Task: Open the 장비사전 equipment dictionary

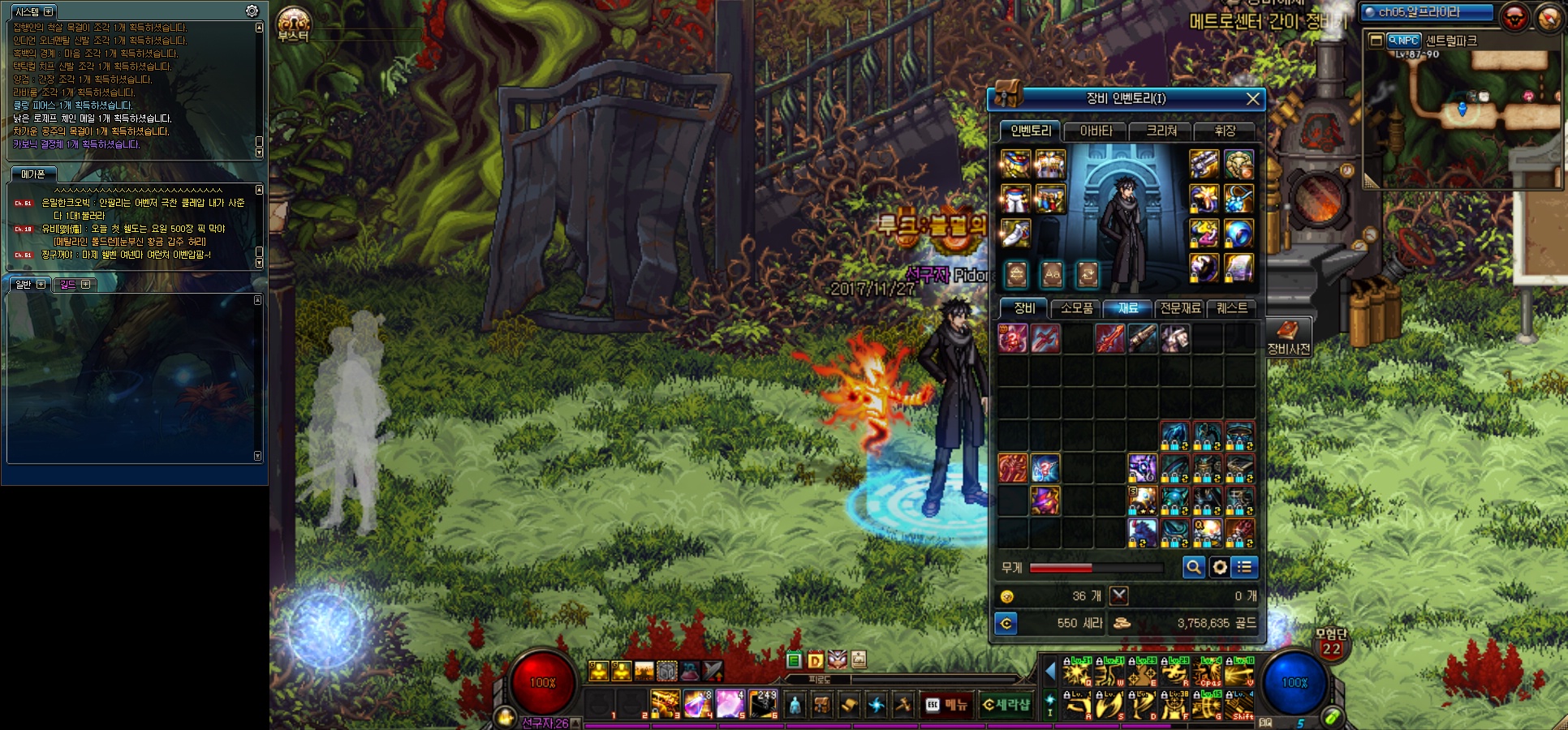Action: (1288, 337)
